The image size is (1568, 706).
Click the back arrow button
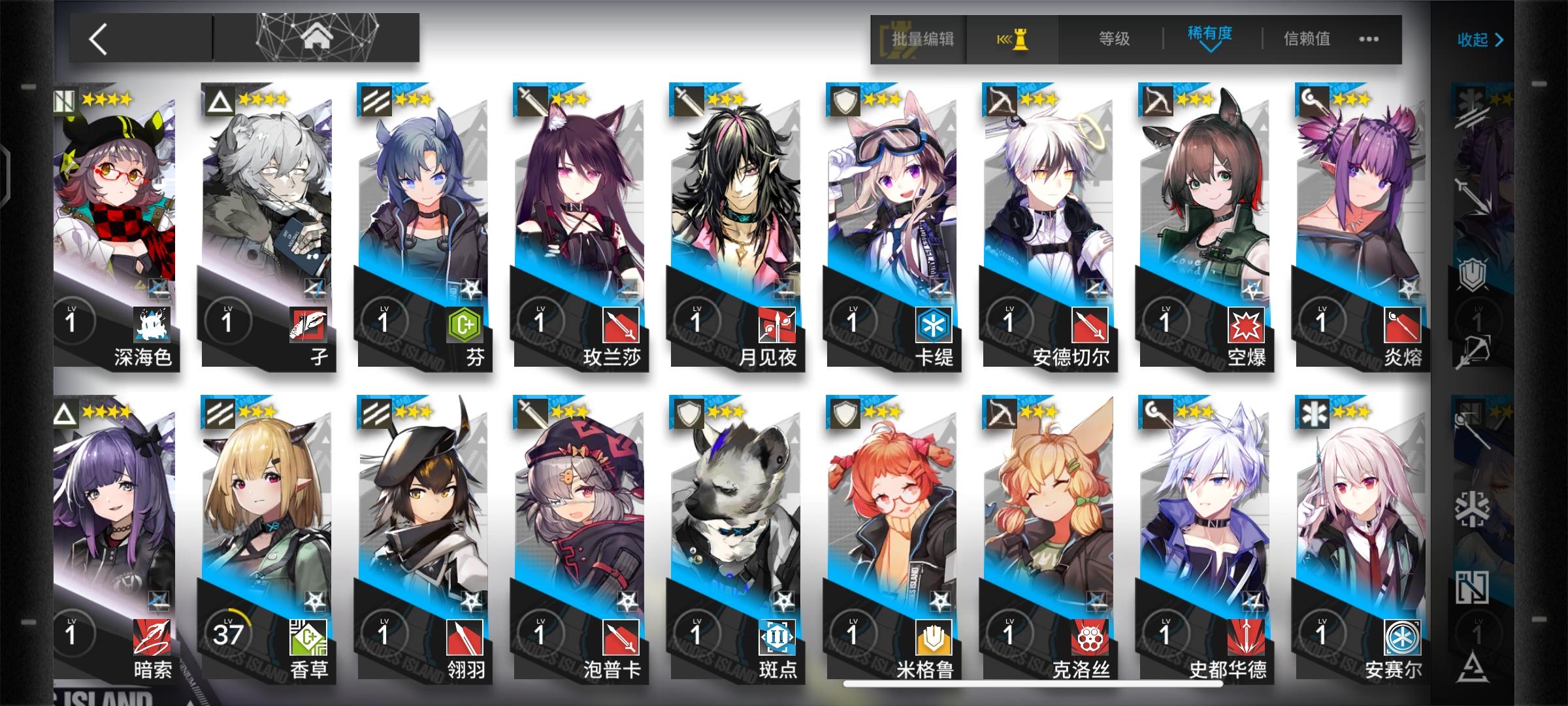(x=99, y=41)
